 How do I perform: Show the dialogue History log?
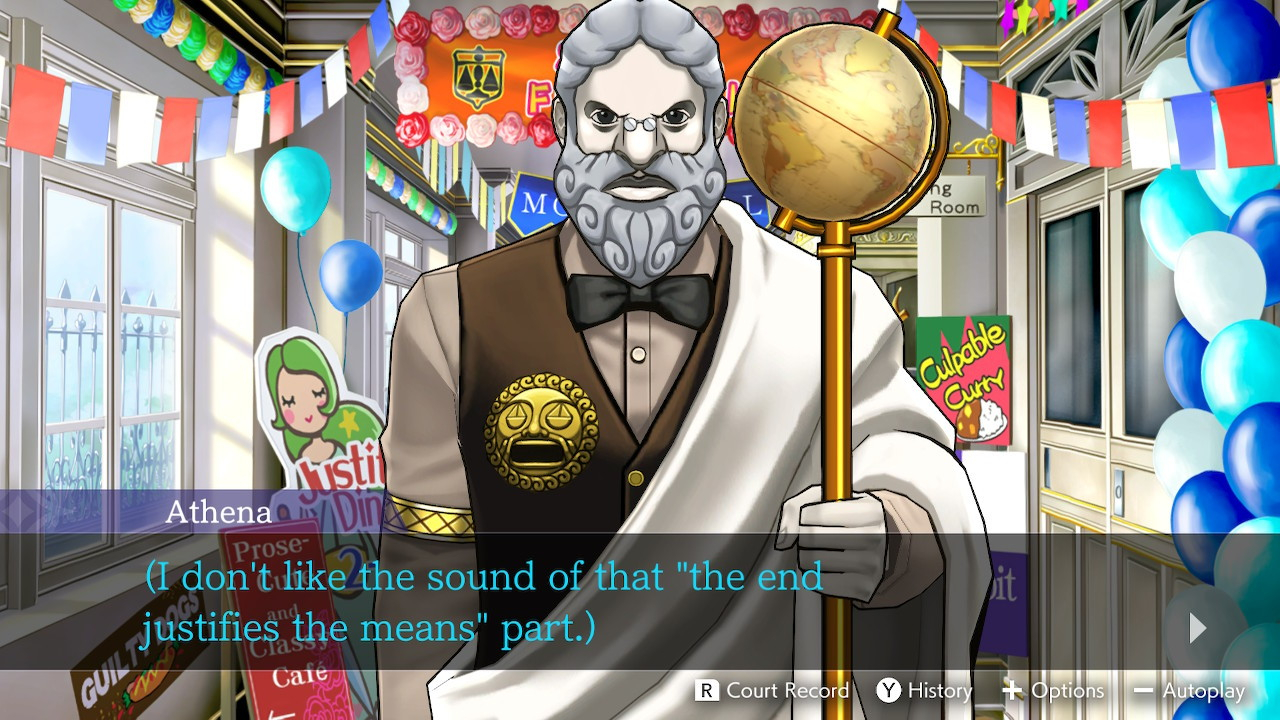point(924,690)
